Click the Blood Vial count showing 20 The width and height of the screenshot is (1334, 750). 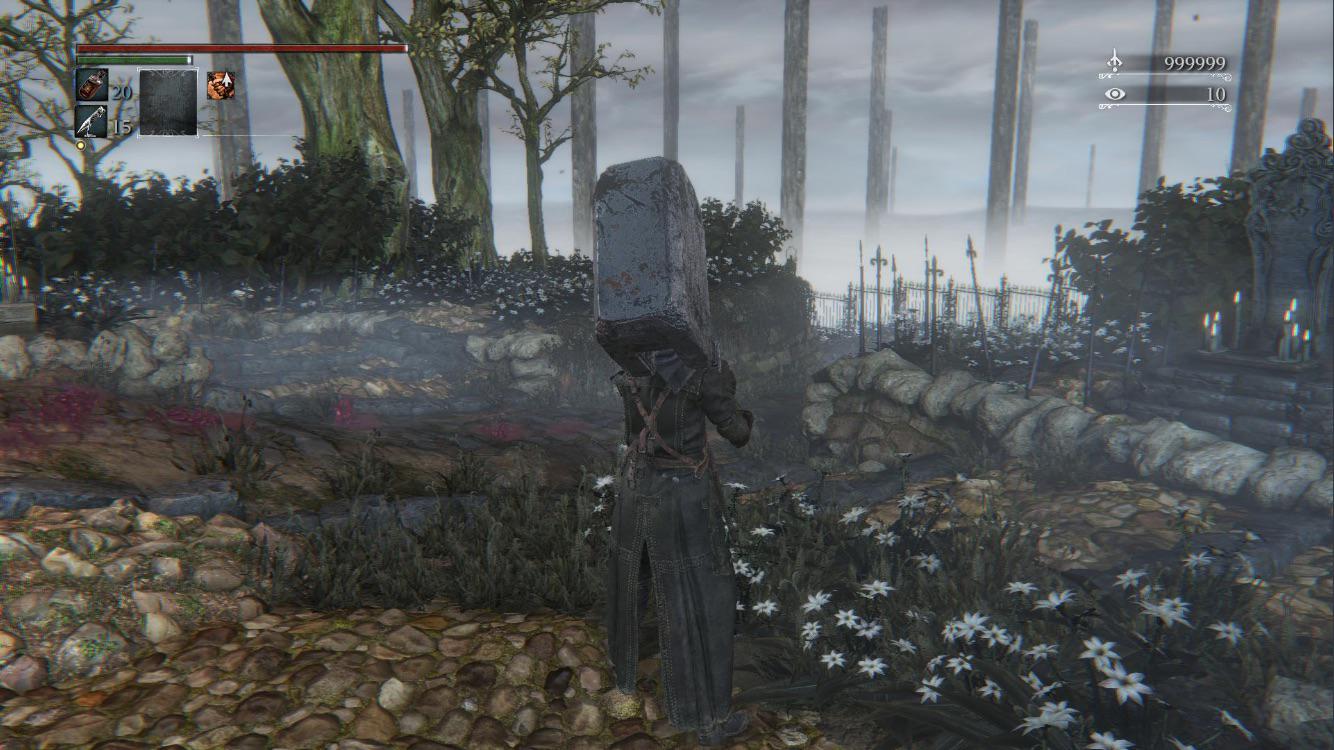[121, 92]
